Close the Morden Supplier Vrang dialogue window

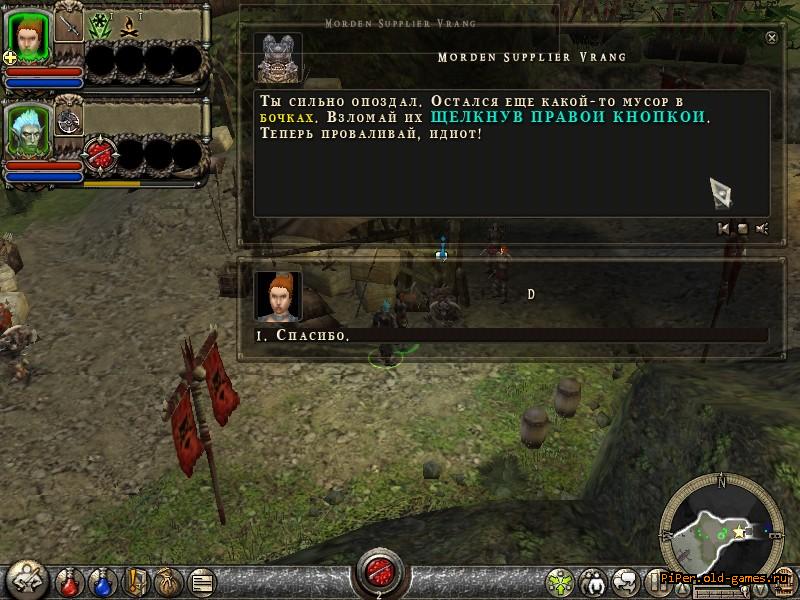(x=771, y=37)
